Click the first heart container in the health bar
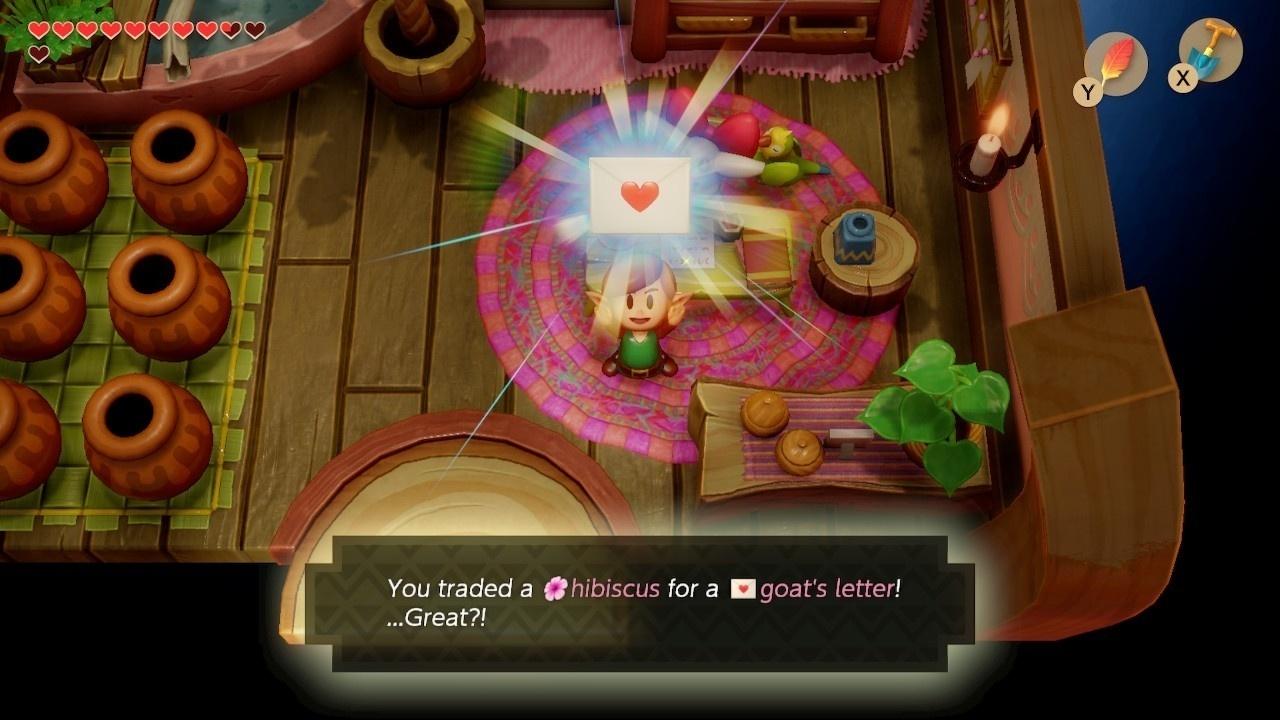The width and height of the screenshot is (1280, 720). point(38,27)
